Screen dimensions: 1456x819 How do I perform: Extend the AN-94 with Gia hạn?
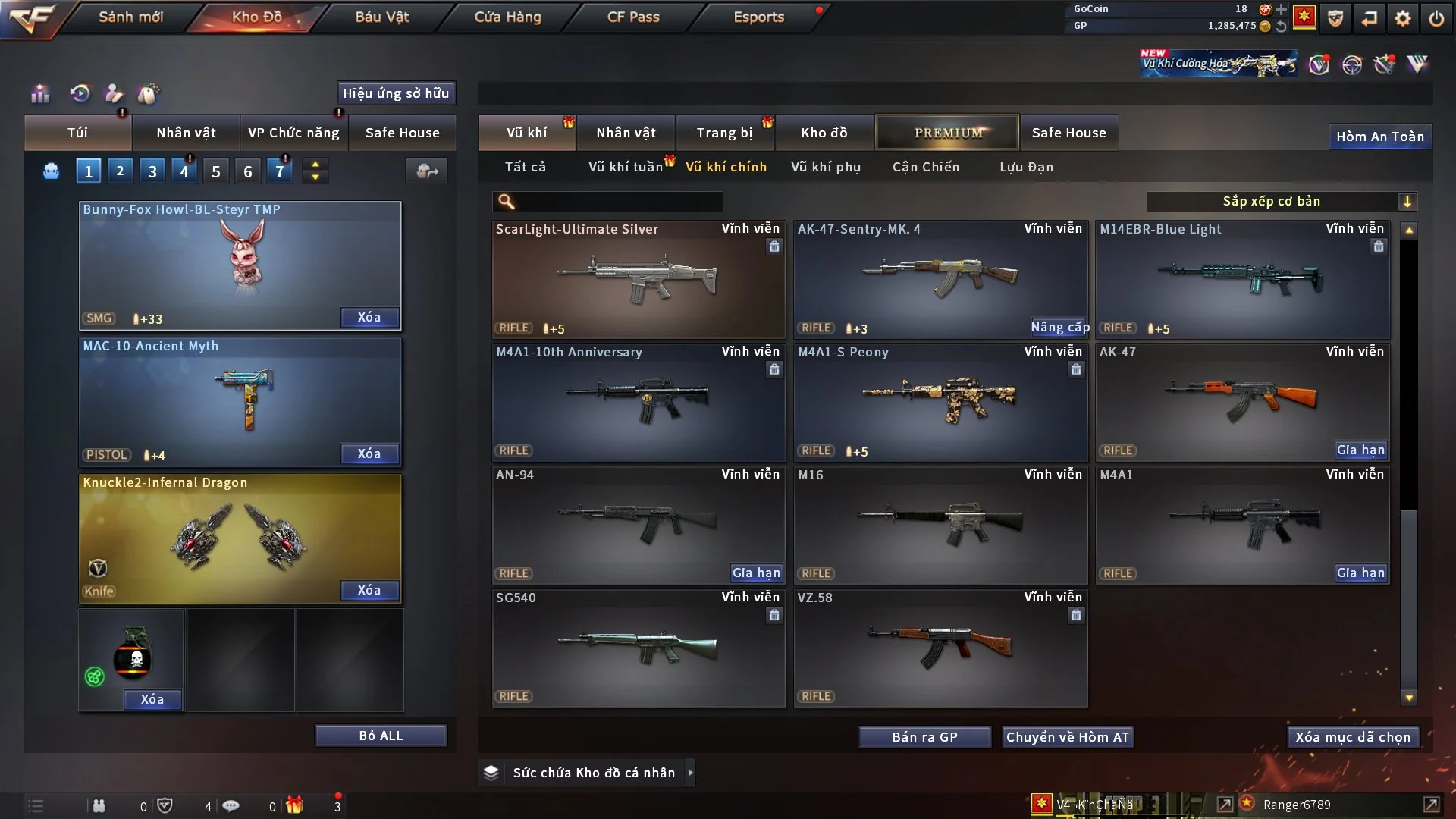756,573
